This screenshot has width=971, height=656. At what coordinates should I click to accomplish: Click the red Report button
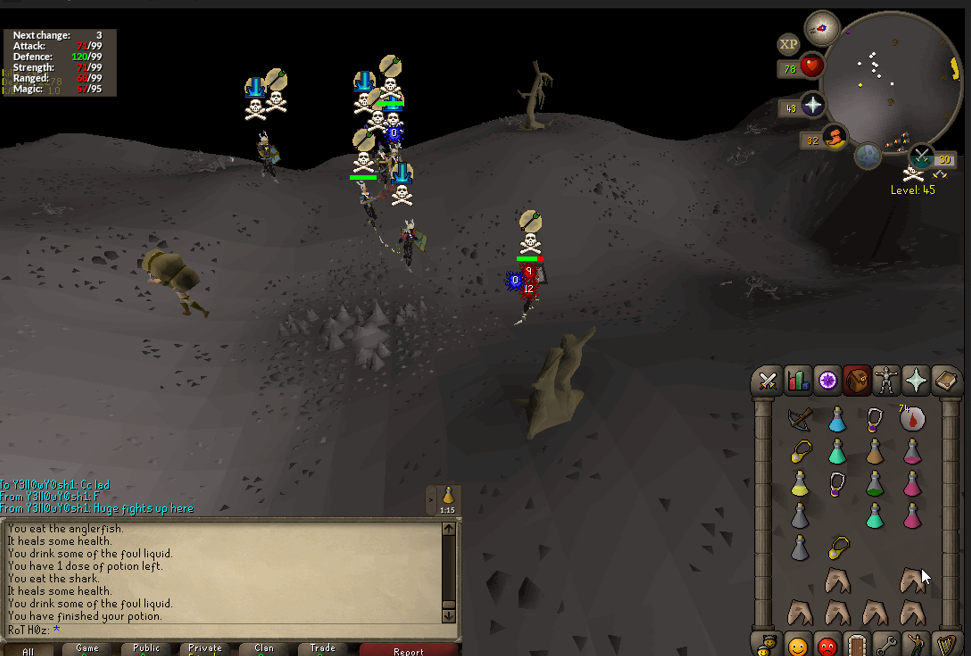408,649
